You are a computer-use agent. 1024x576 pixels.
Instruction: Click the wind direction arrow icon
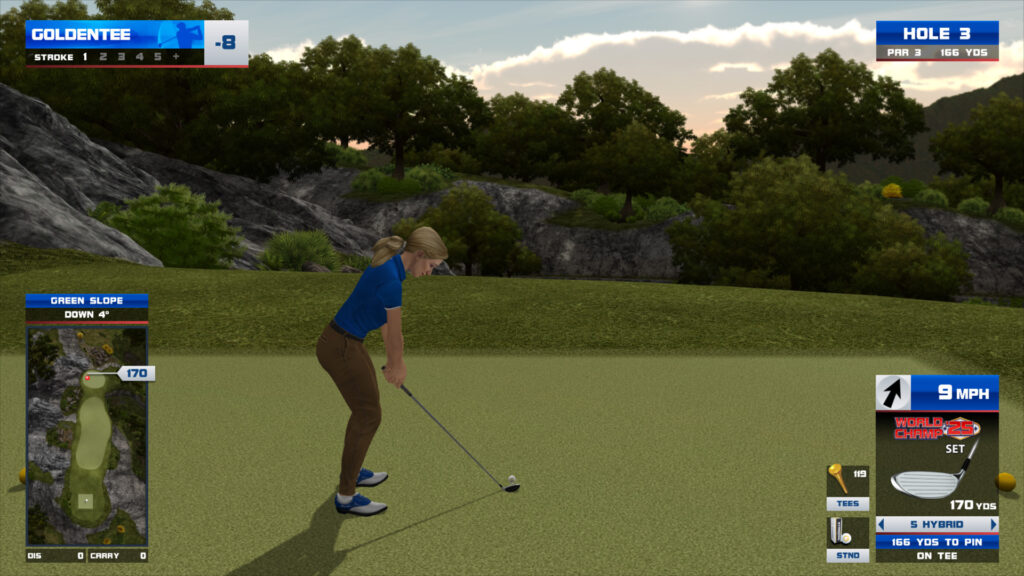point(893,393)
